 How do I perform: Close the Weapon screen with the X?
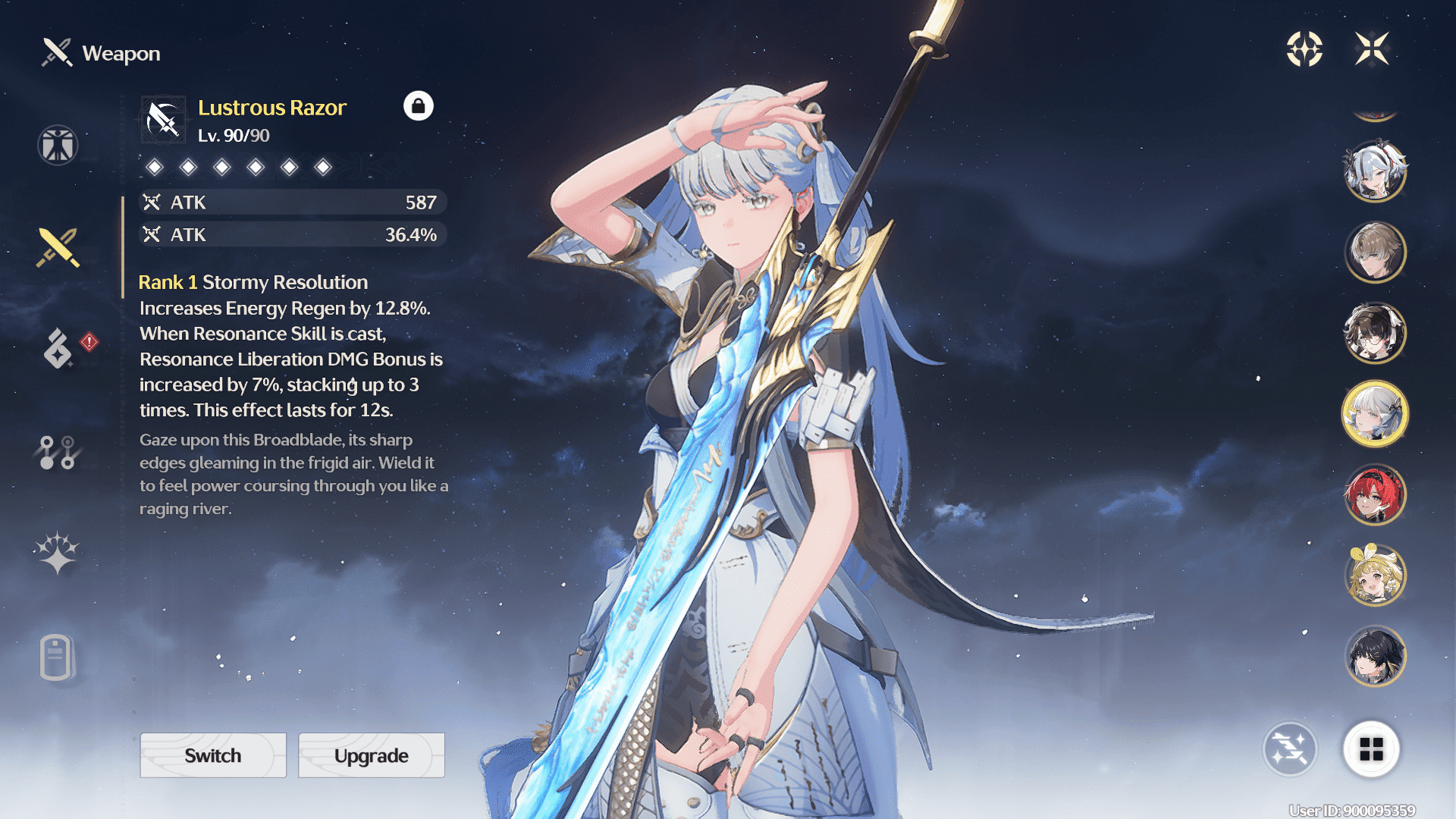coord(1372,49)
